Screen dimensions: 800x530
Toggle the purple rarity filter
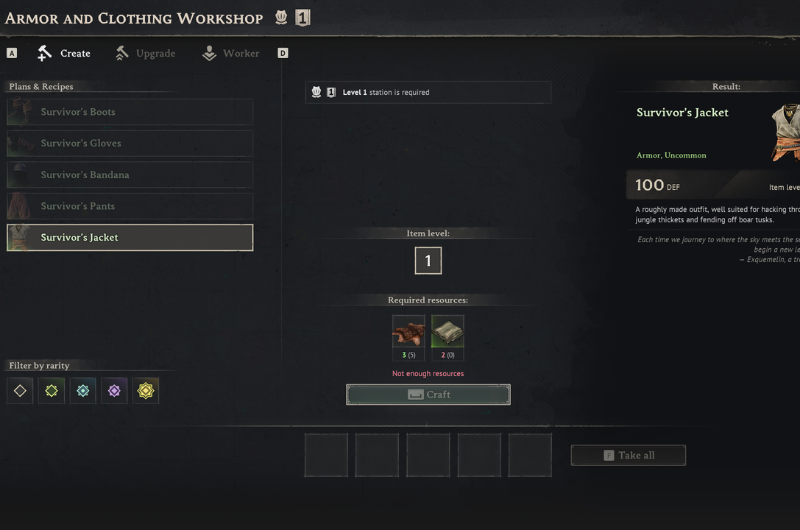pyautogui.click(x=114, y=390)
